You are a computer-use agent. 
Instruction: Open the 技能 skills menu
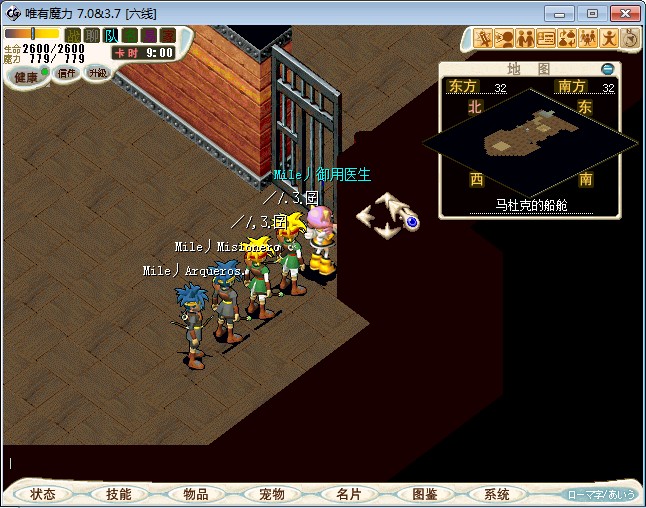(x=118, y=494)
